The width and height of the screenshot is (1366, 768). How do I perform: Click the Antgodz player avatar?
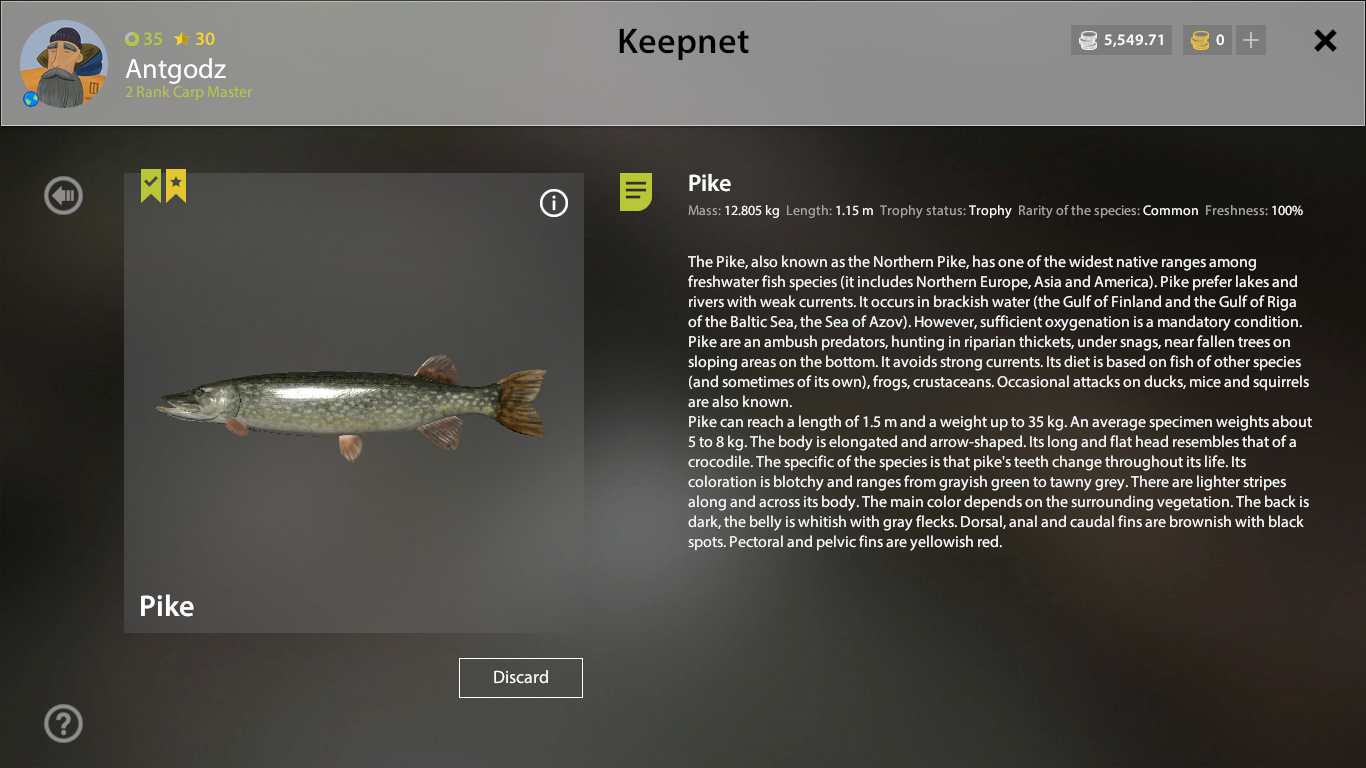click(x=64, y=64)
